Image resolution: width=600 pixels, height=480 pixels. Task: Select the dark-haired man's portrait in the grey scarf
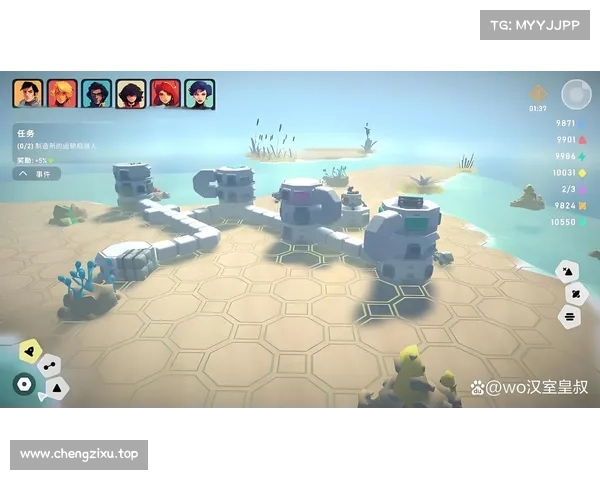tap(27, 94)
